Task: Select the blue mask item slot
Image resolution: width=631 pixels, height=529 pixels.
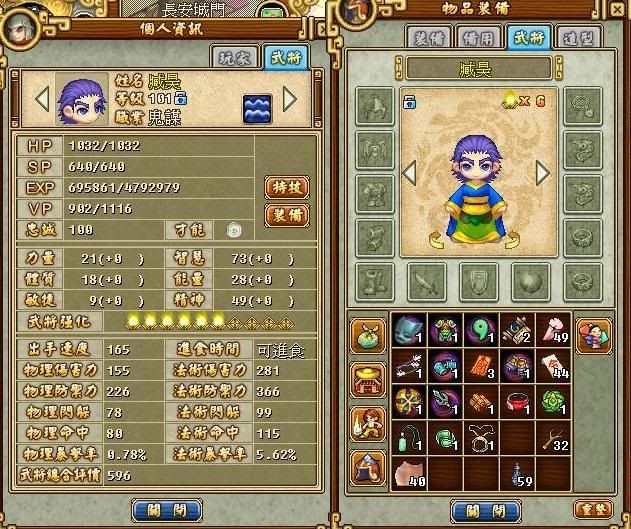Action: 407,331
